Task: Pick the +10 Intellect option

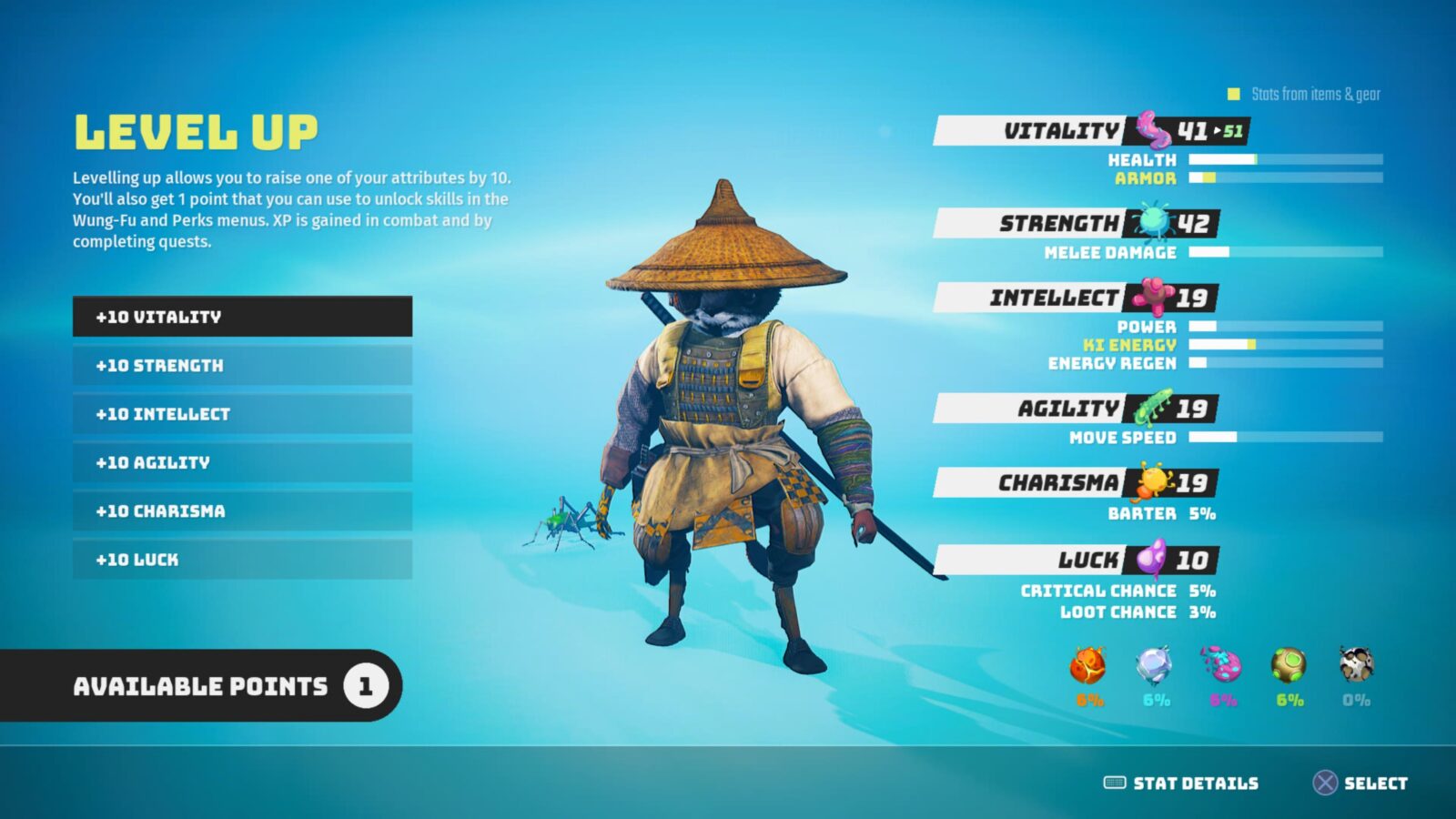Action: pos(241,414)
